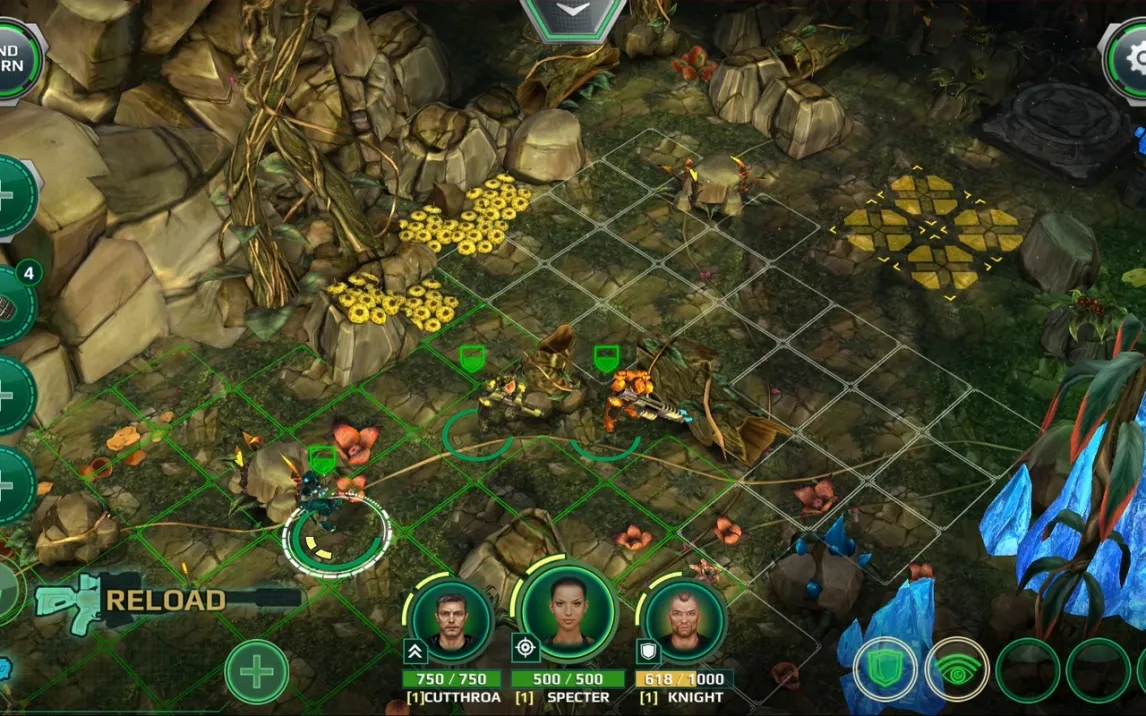Expand the top center dropdown arrow

tap(573, 14)
